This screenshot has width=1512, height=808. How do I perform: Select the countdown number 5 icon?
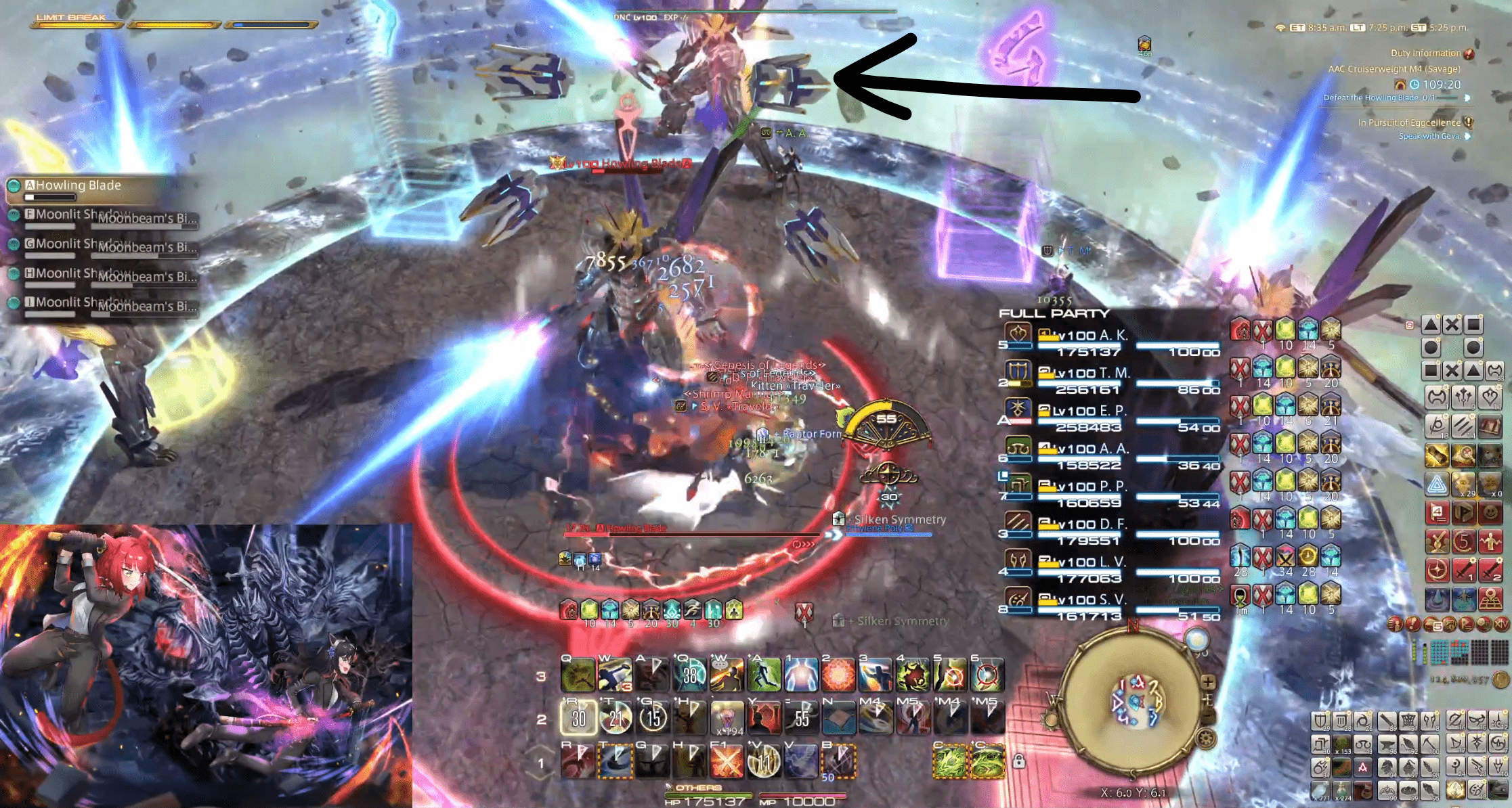tap(1464, 542)
